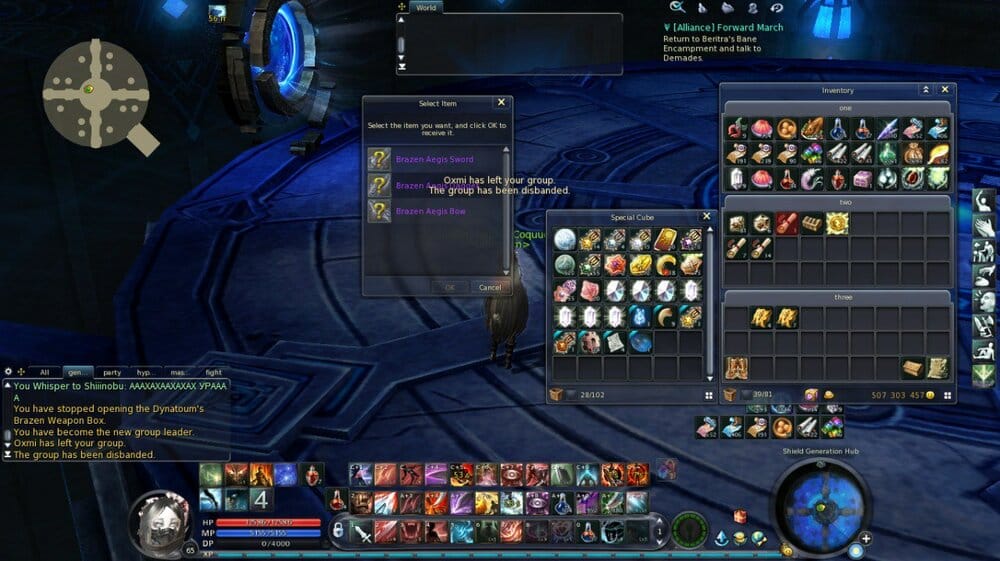Click the World chat tab
The height and width of the screenshot is (561, 1000).
[426, 7]
